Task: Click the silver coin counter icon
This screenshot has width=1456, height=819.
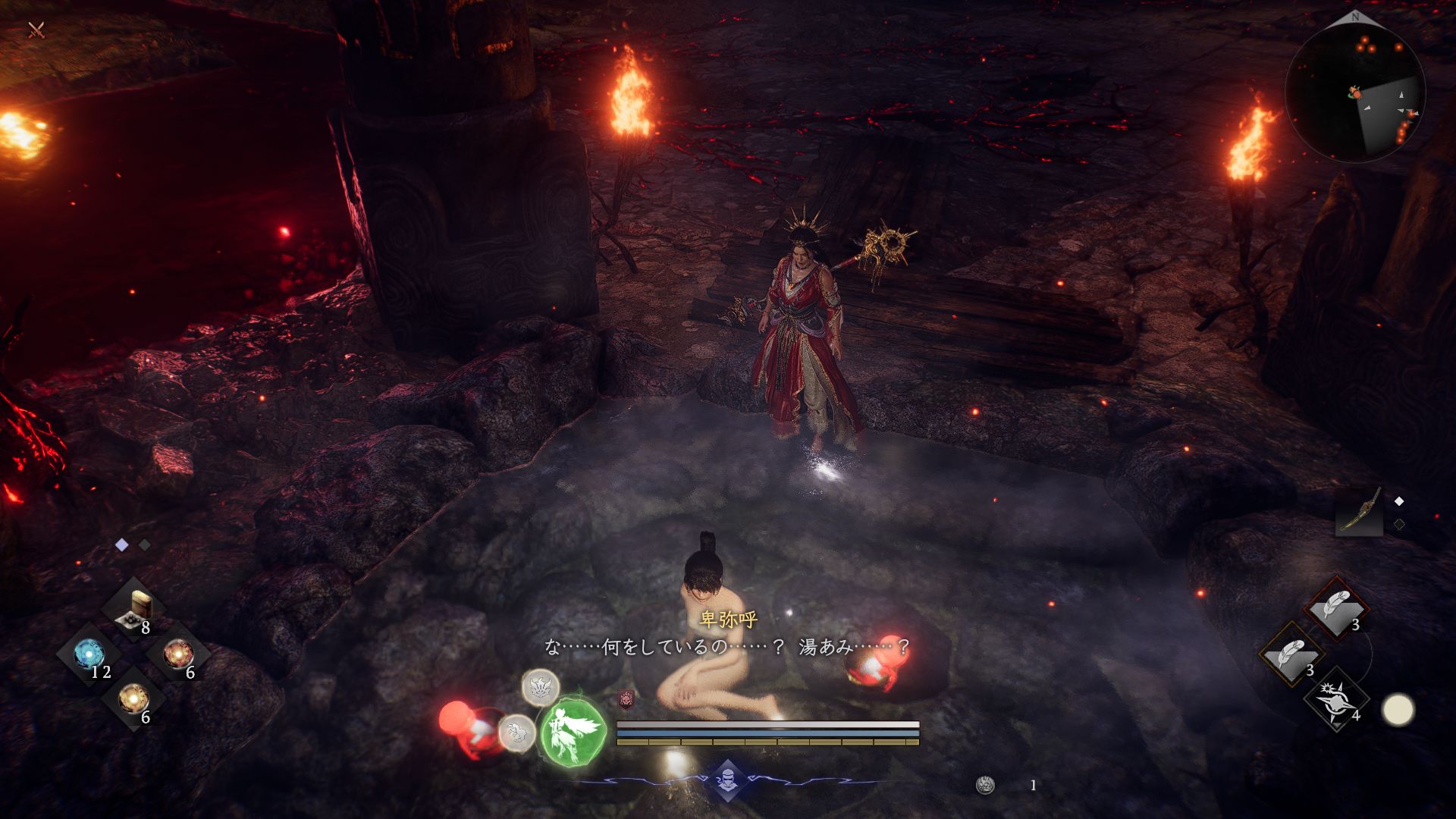Action: [985, 786]
